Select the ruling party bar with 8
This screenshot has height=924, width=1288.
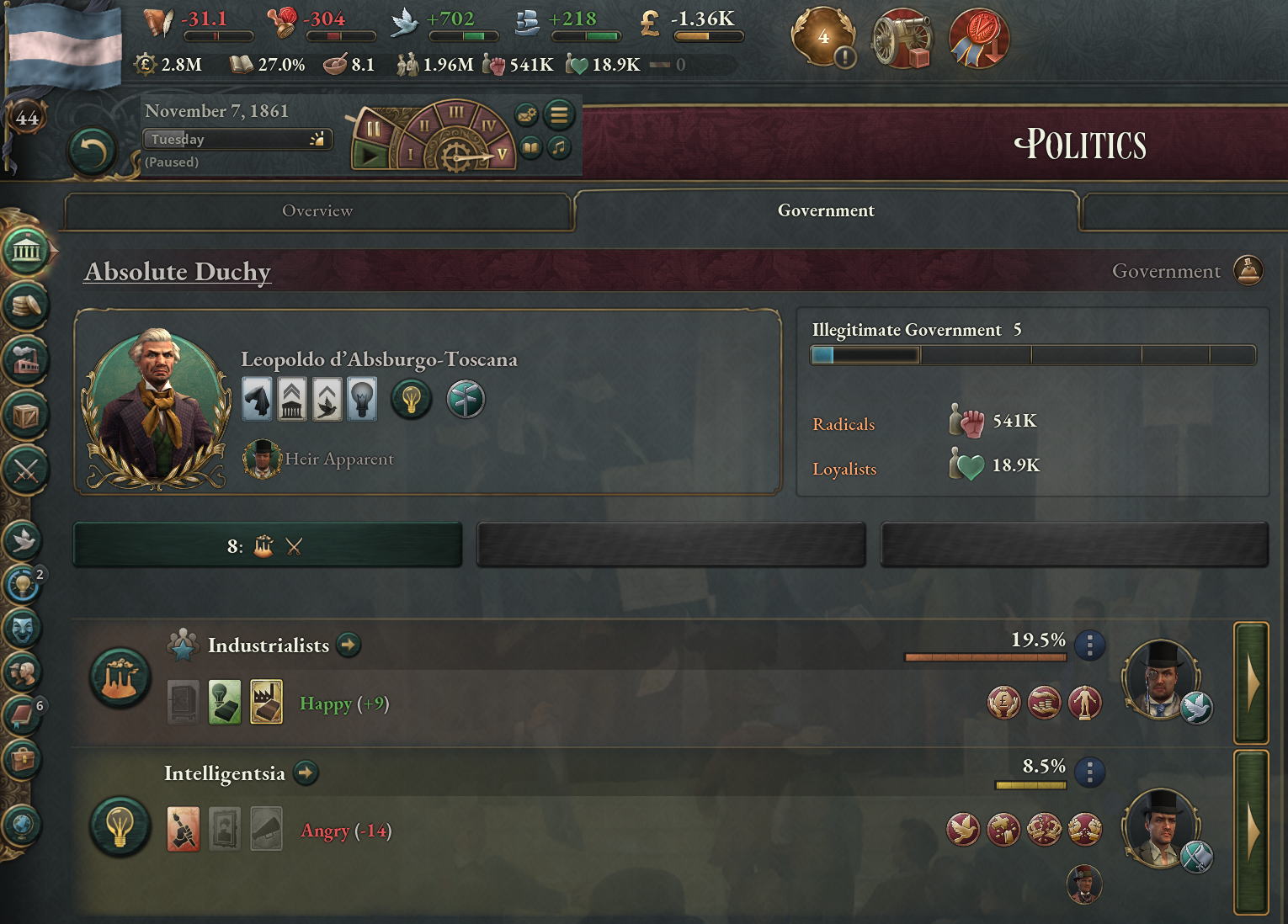click(x=267, y=546)
